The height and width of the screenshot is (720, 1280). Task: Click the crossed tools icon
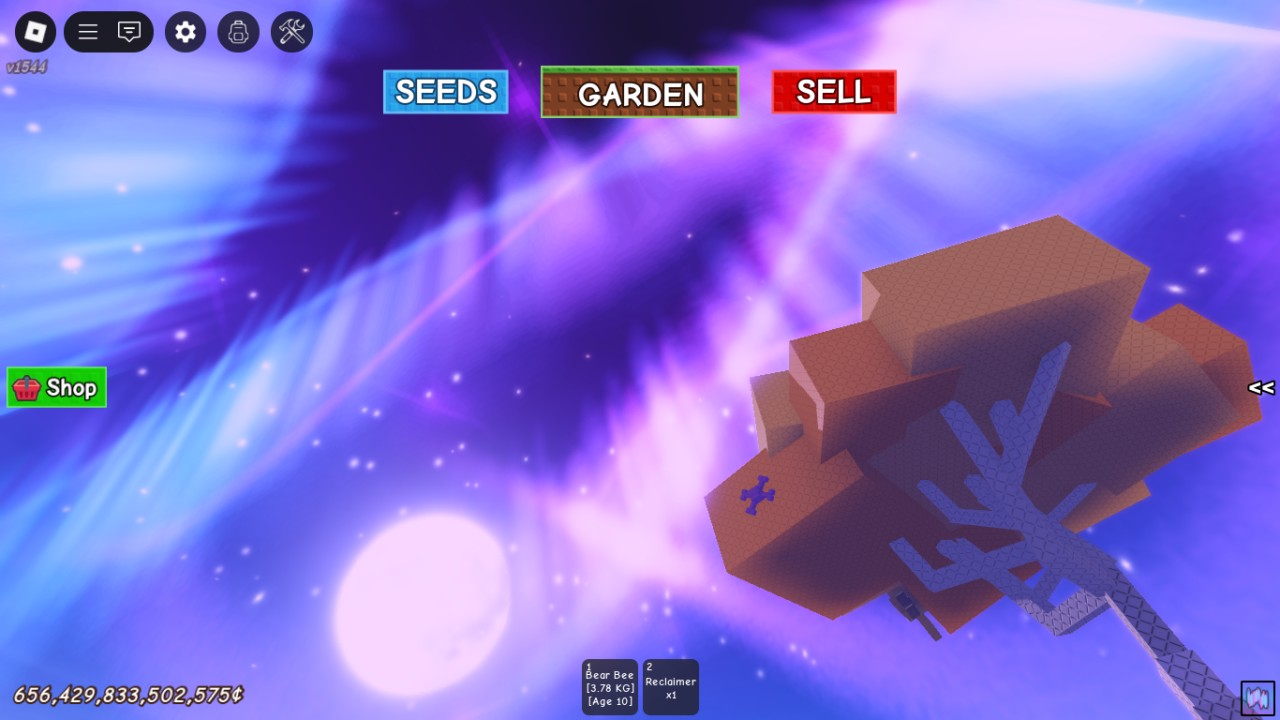point(292,32)
